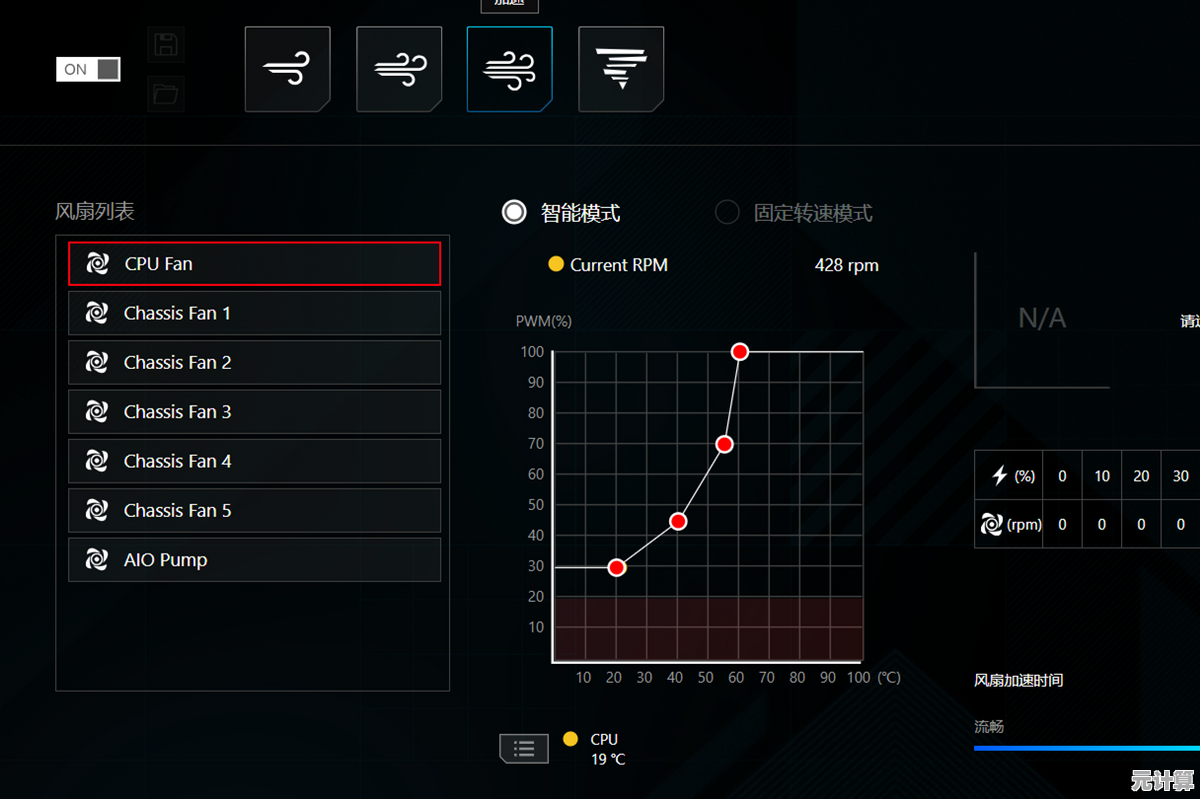1200x799 pixels.
Task: Select the single-breeze silent fan mode
Action: [x=287, y=69]
